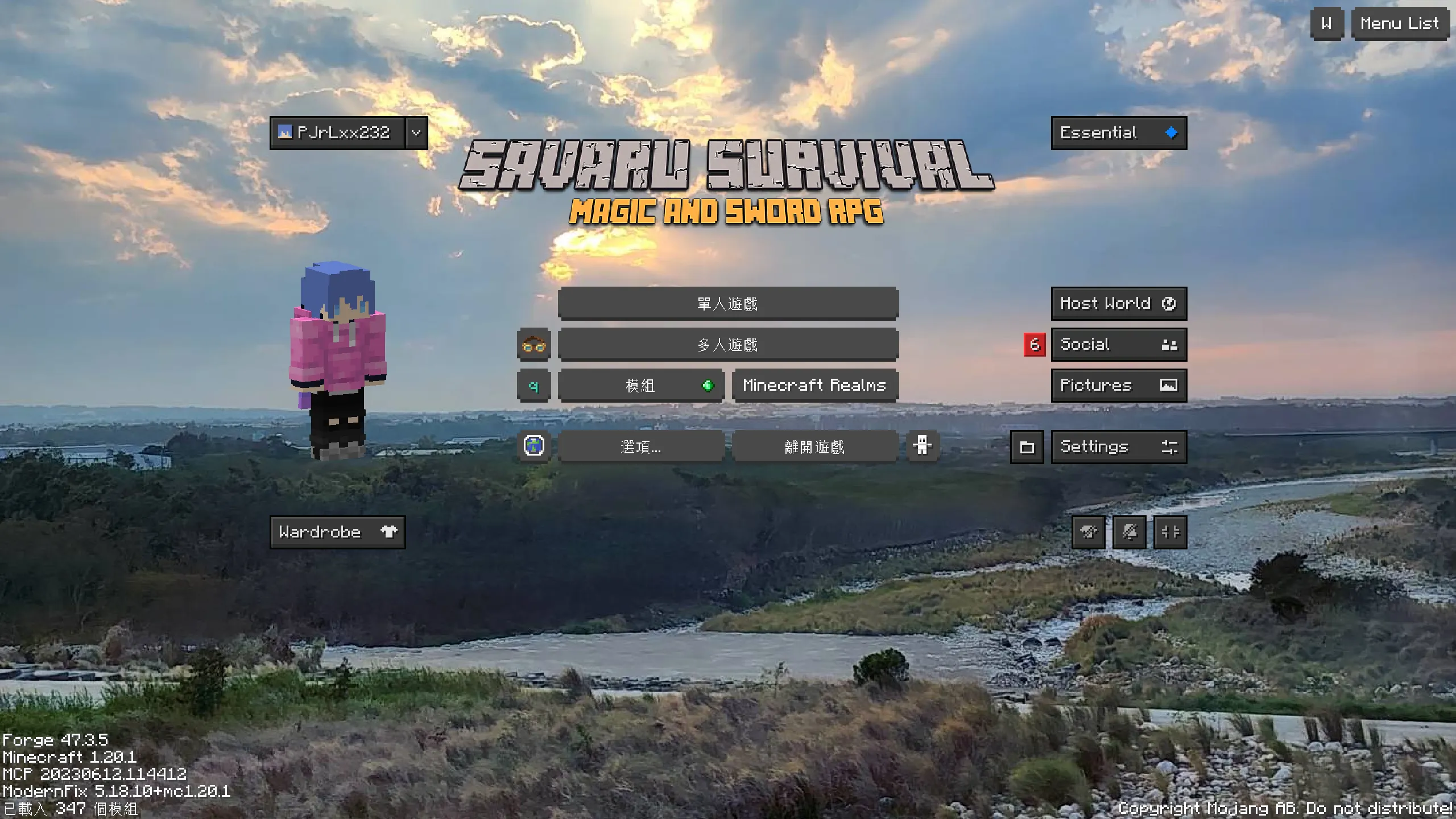Viewport: 1456px width, 819px height.
Task: Toggle the leftmost cape icon at bottom right
Action: pos(1088,532)
